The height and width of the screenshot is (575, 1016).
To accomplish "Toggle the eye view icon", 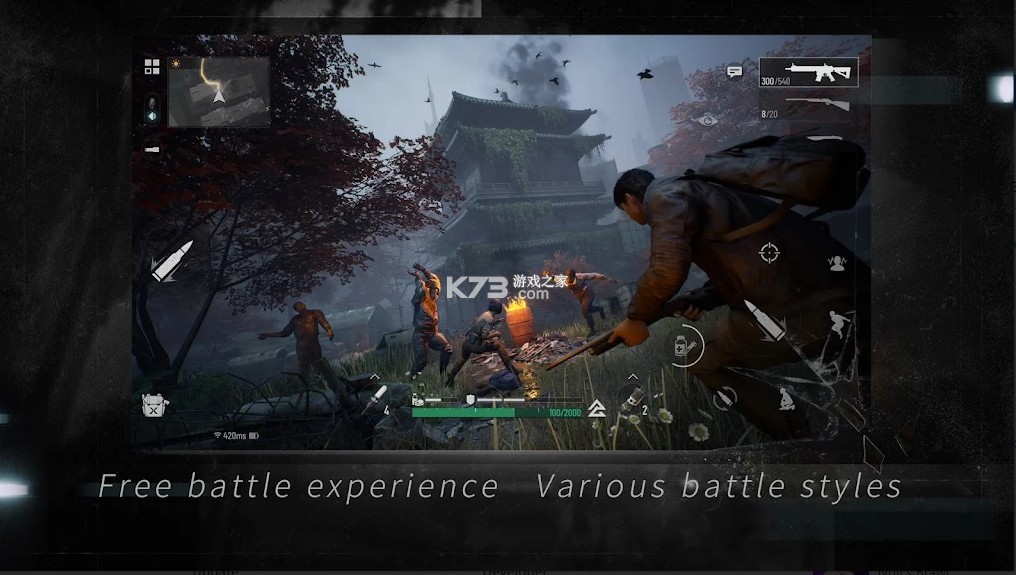I will (x=709, y=120).
